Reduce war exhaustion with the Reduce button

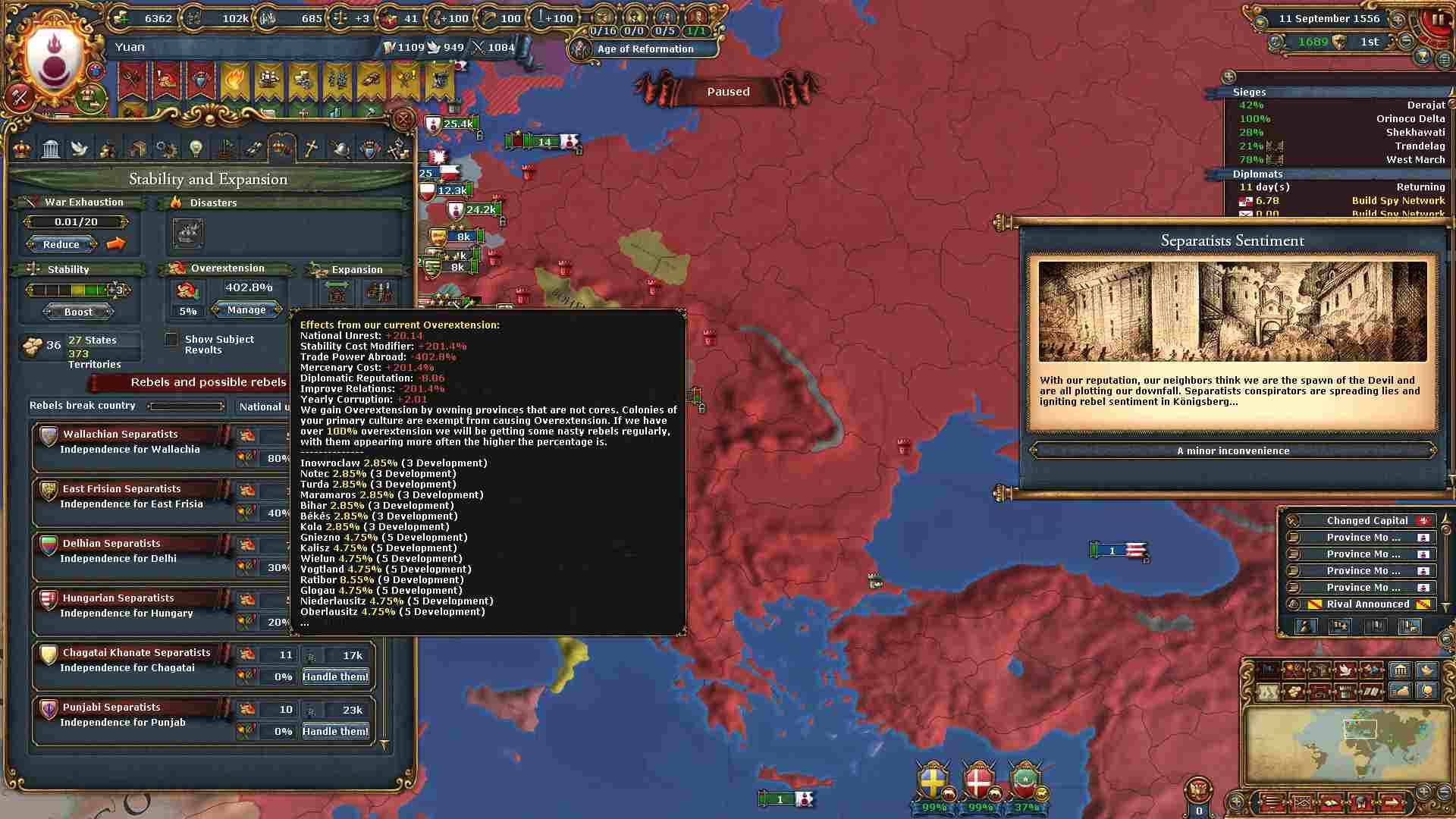[61, 244]
